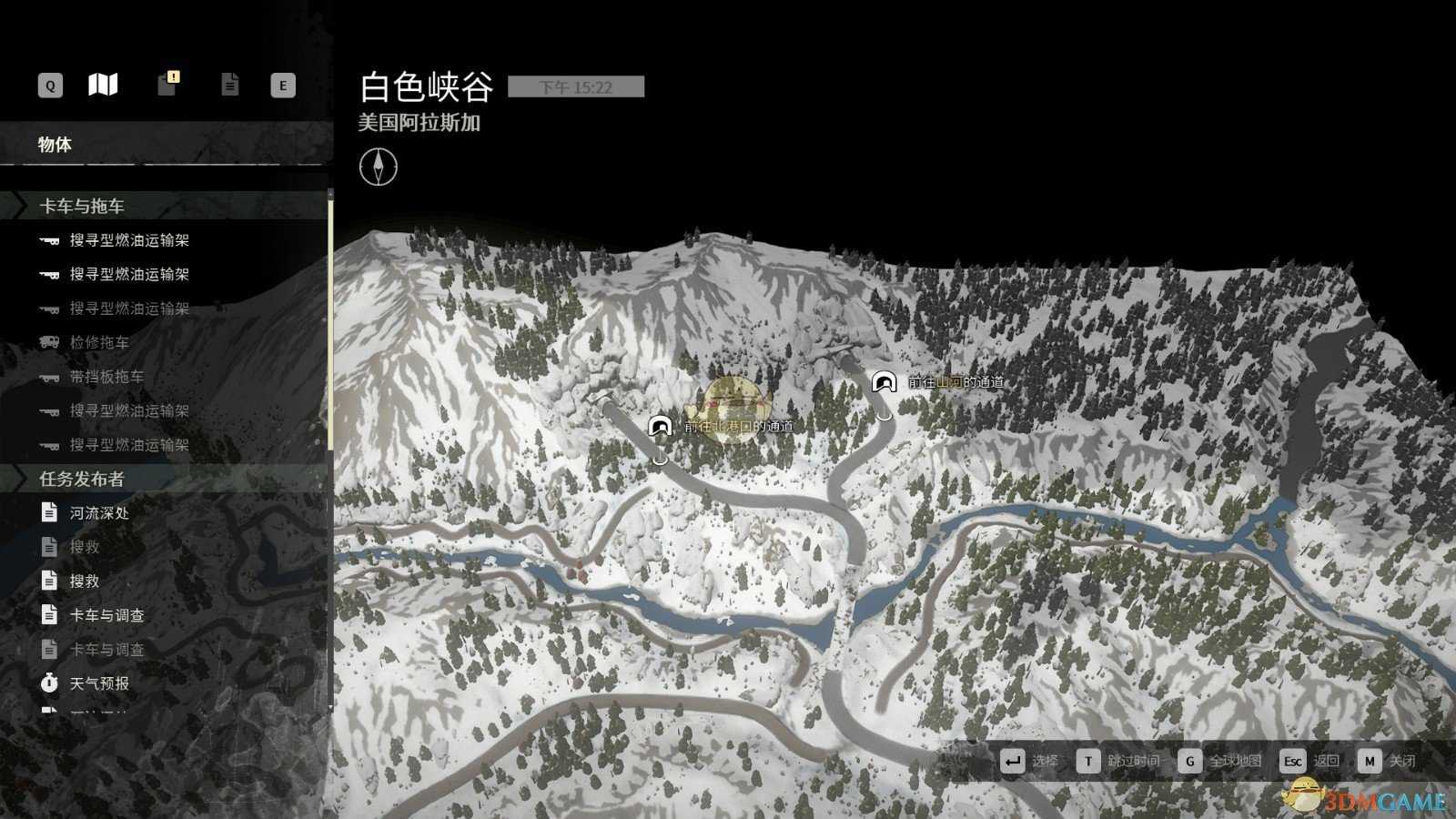Collapse the 任务发布者 category

pos(82,479)
